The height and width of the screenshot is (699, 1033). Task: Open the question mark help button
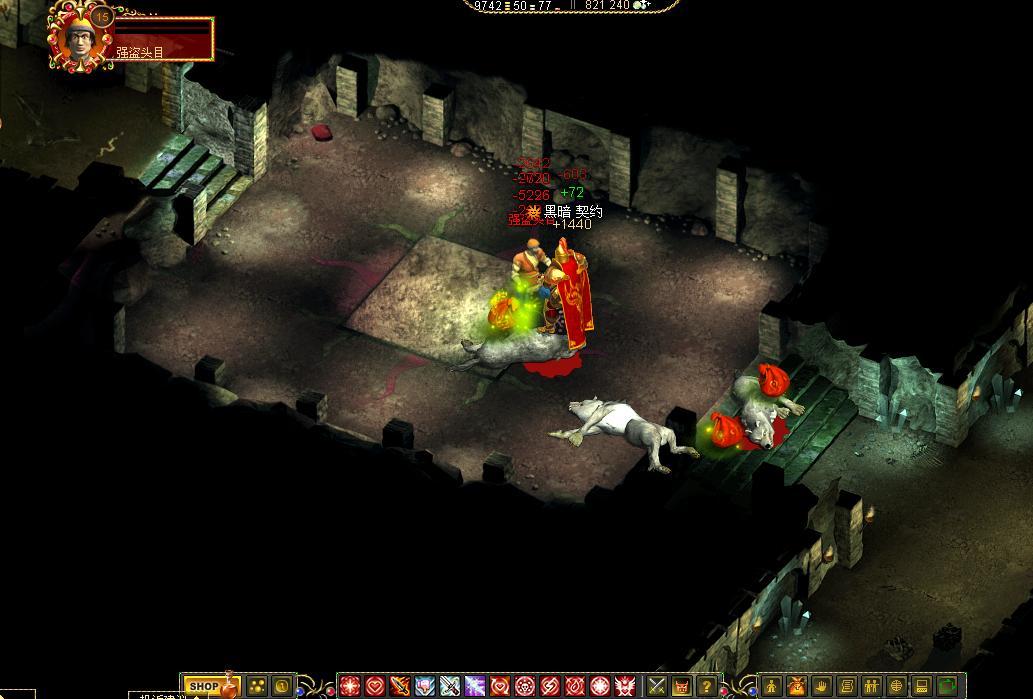[707, 686]
